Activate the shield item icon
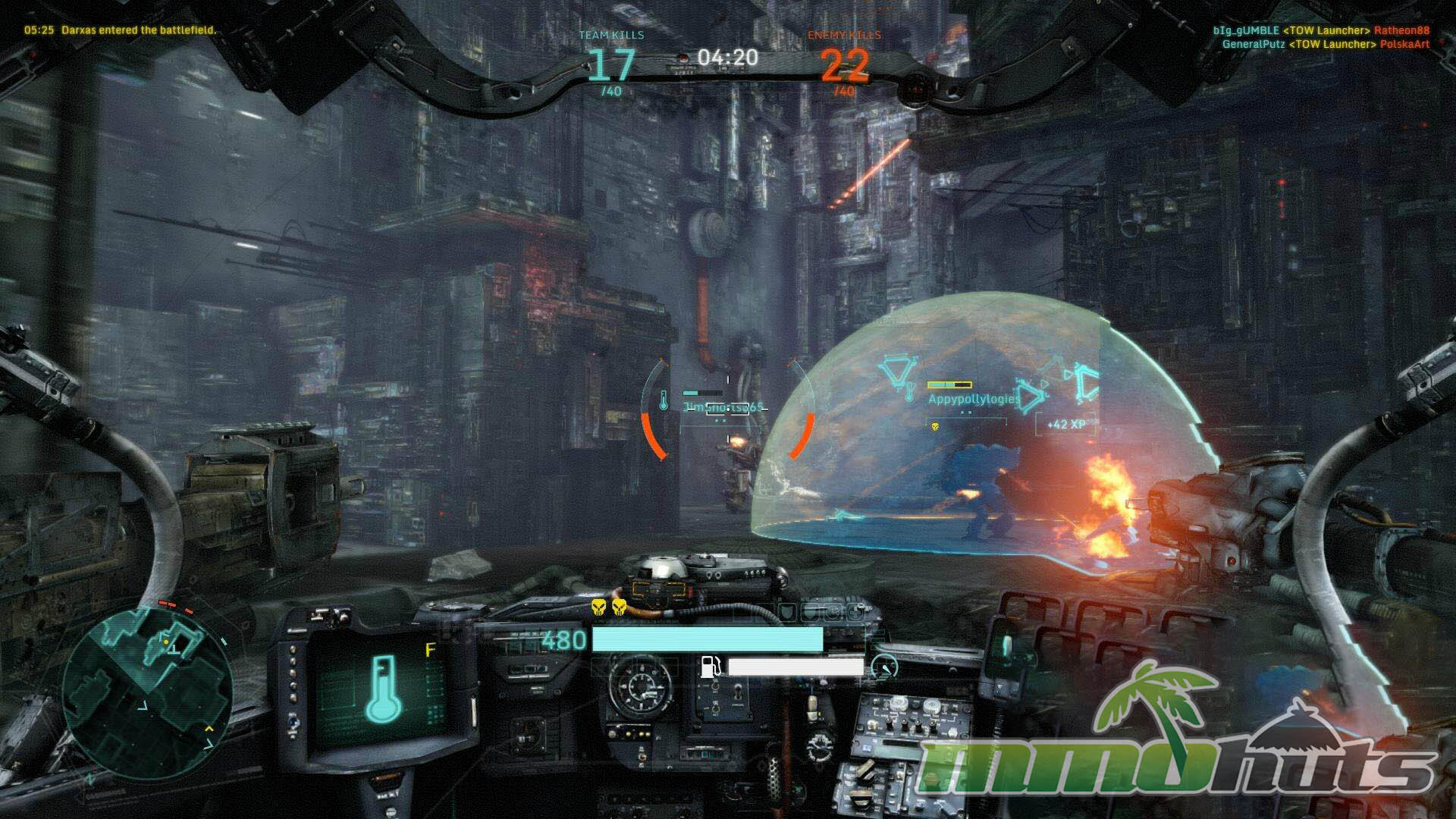This screenshot has width=1456, height=819. 786,611
